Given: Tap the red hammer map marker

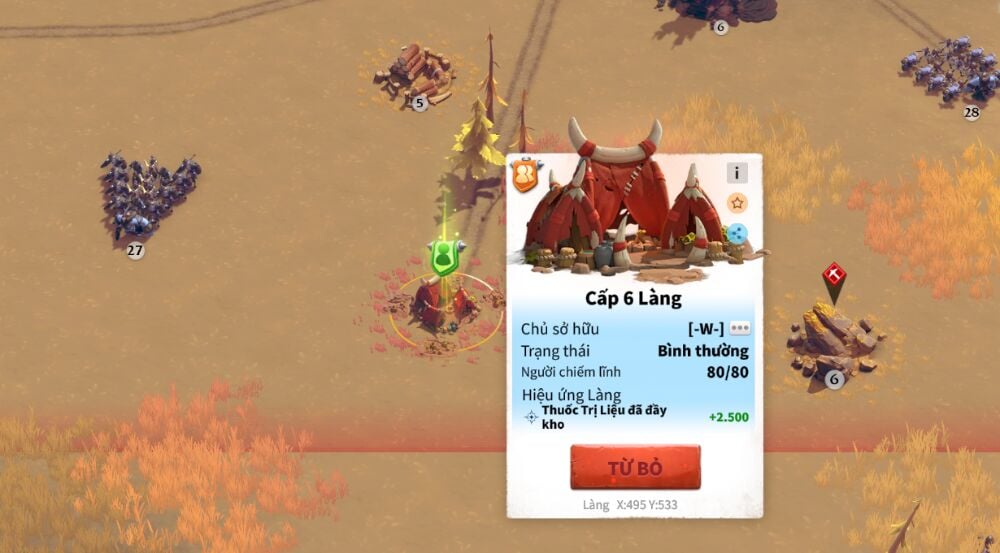Looking at the screenshot, I should pyautogui.click(x=834, y=276).
